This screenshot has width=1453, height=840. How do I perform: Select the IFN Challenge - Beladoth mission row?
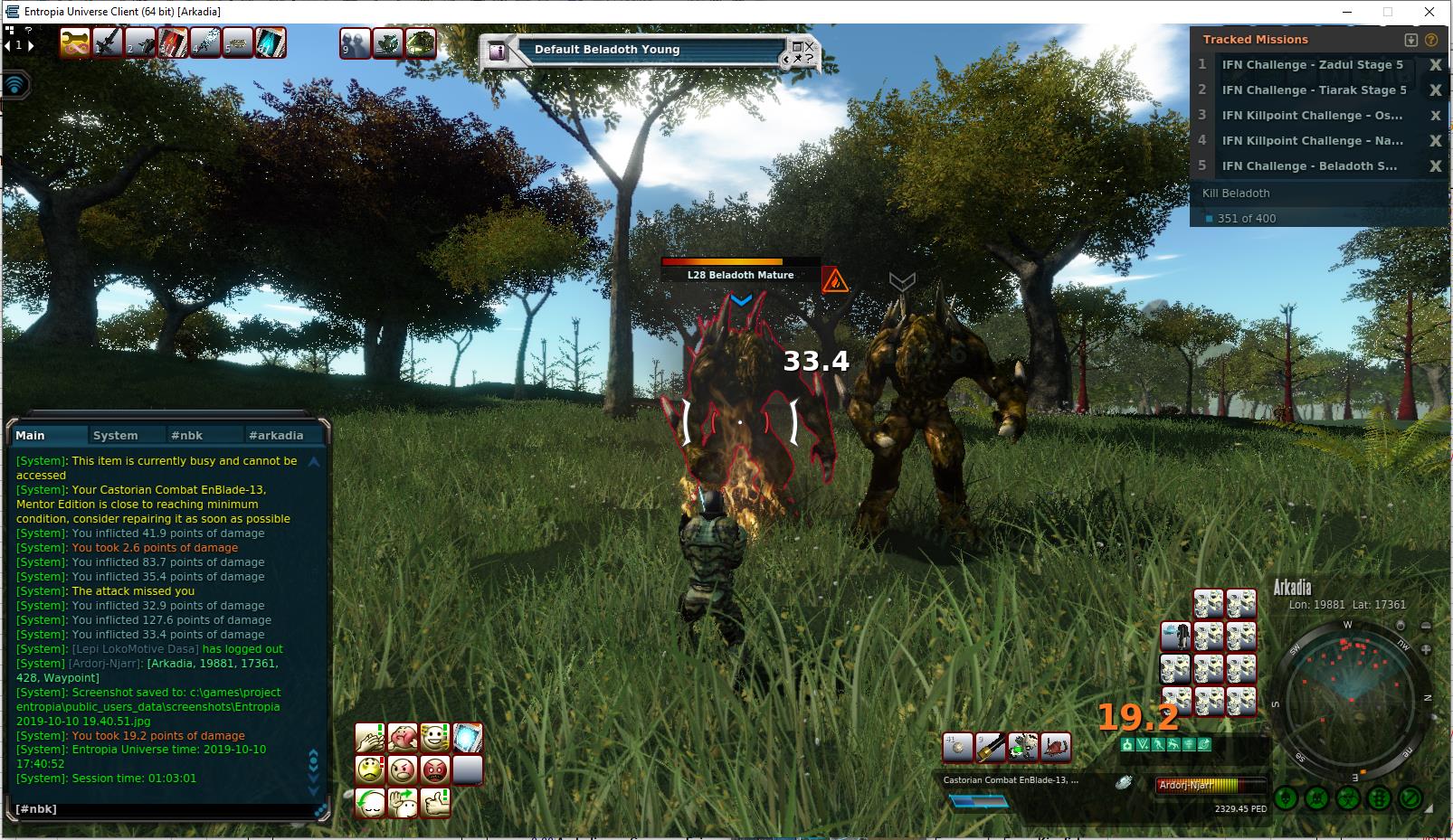[1309, 166]
